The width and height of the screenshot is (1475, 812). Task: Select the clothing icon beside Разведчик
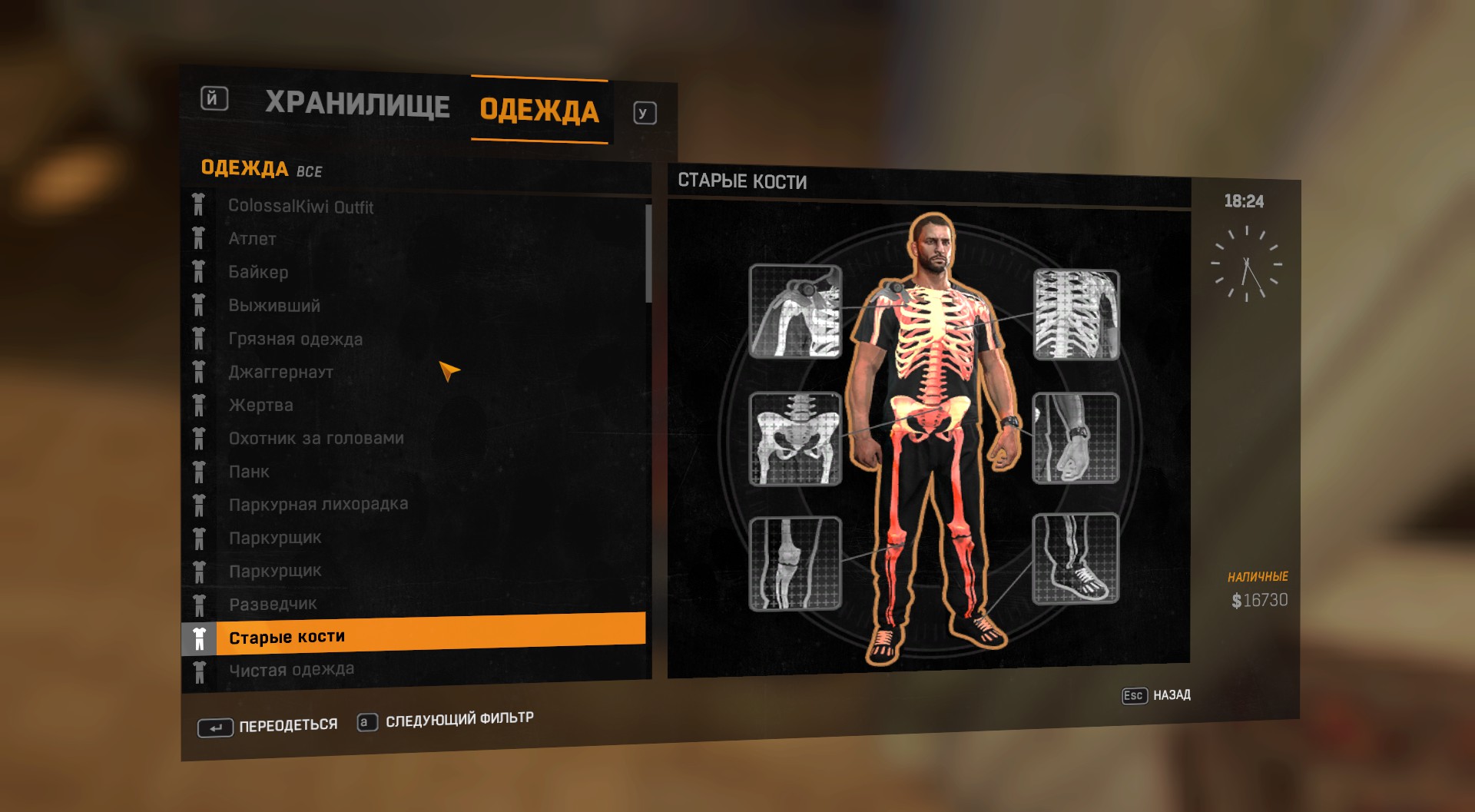tap(200, 604)
